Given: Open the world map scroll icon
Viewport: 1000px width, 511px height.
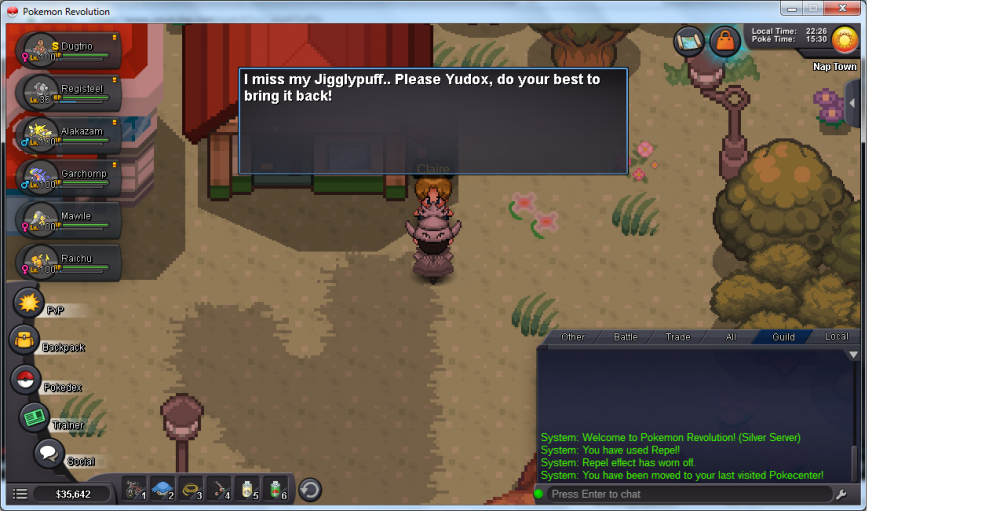Looking at the screenshot, I should pos(688,40).
